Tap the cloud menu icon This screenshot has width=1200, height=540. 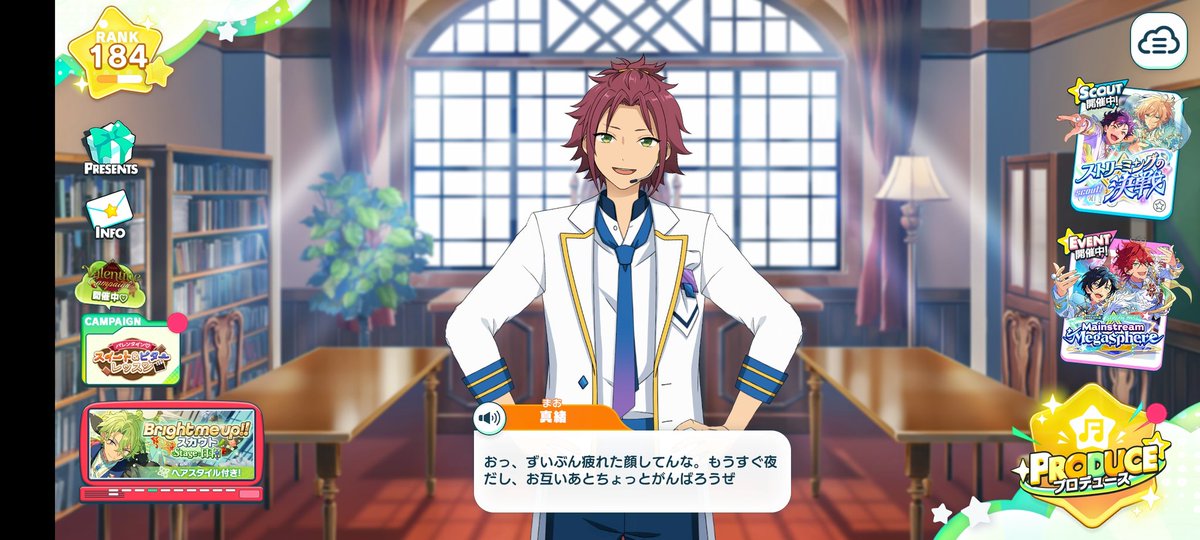tap(1158, 41)
